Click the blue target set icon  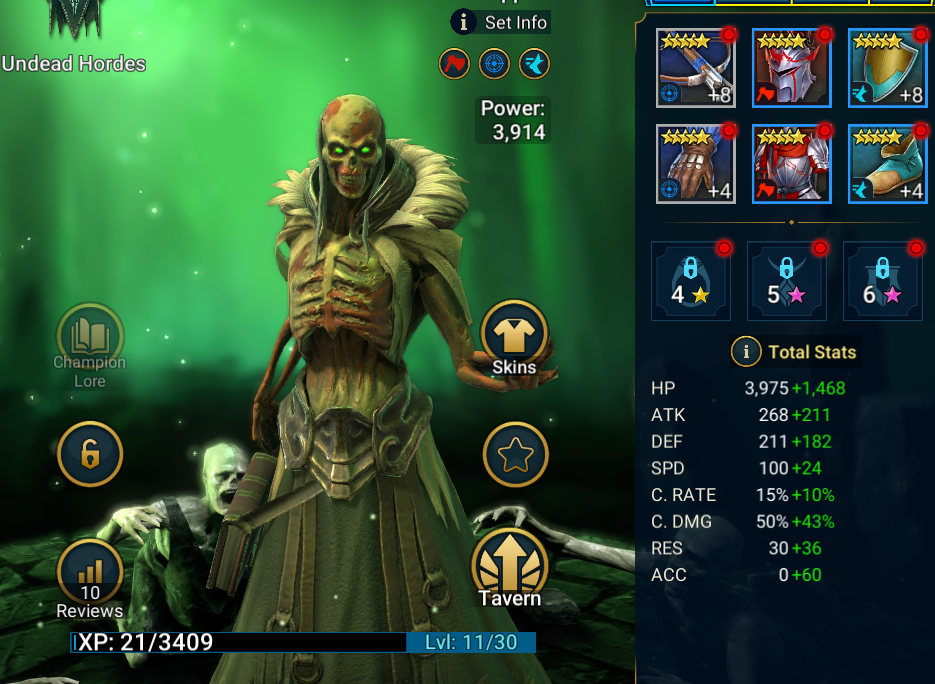(494, 63)
